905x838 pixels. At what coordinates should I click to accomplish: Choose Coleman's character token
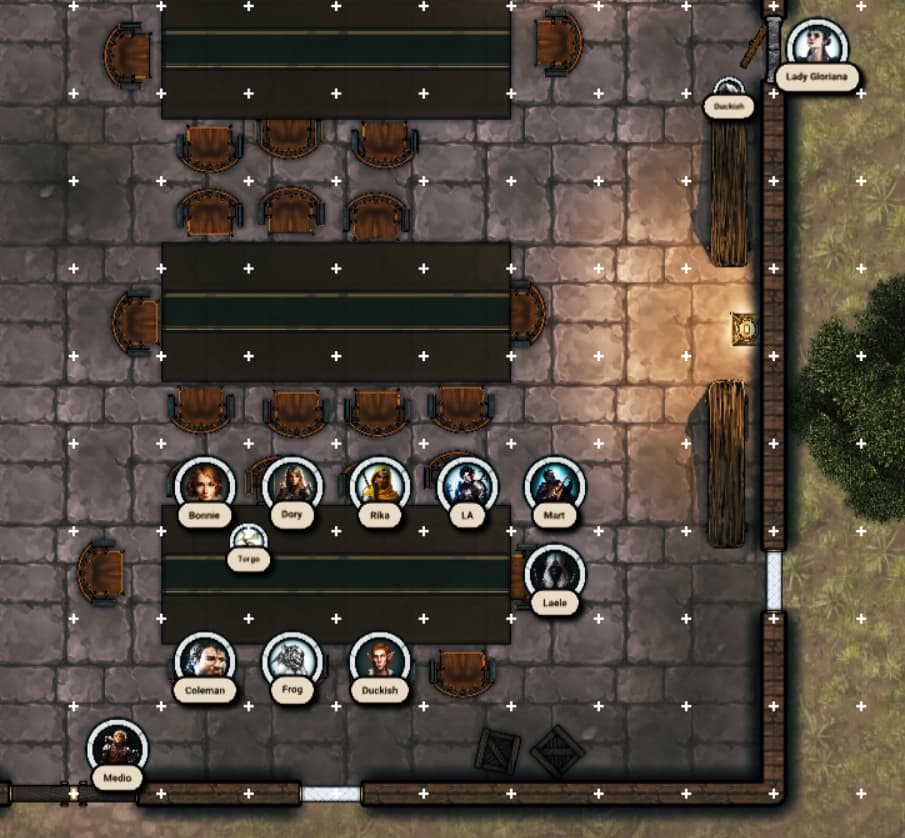[x=205, y=660]
